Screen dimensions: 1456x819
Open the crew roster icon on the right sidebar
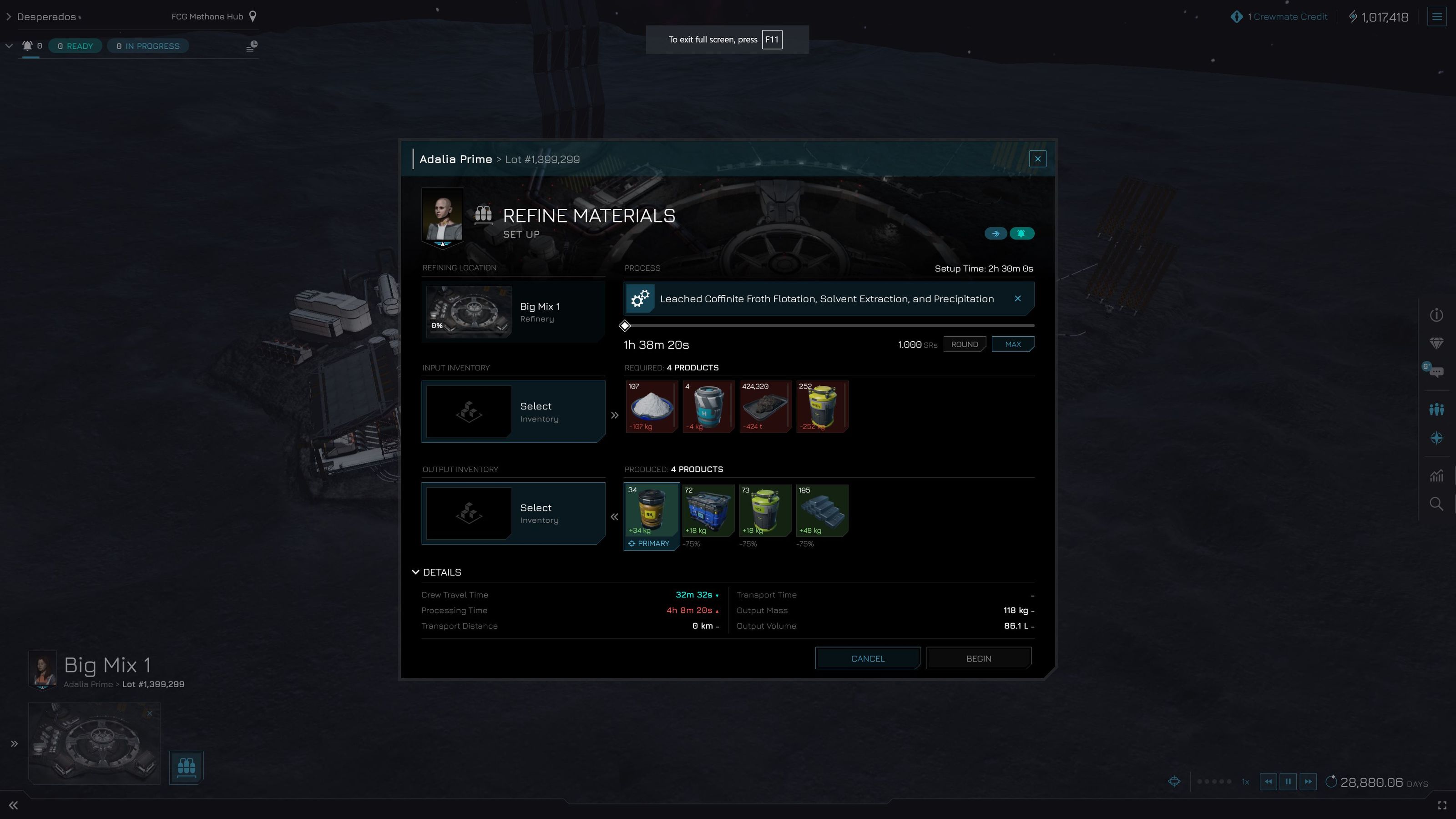[x=1437, y=408]
